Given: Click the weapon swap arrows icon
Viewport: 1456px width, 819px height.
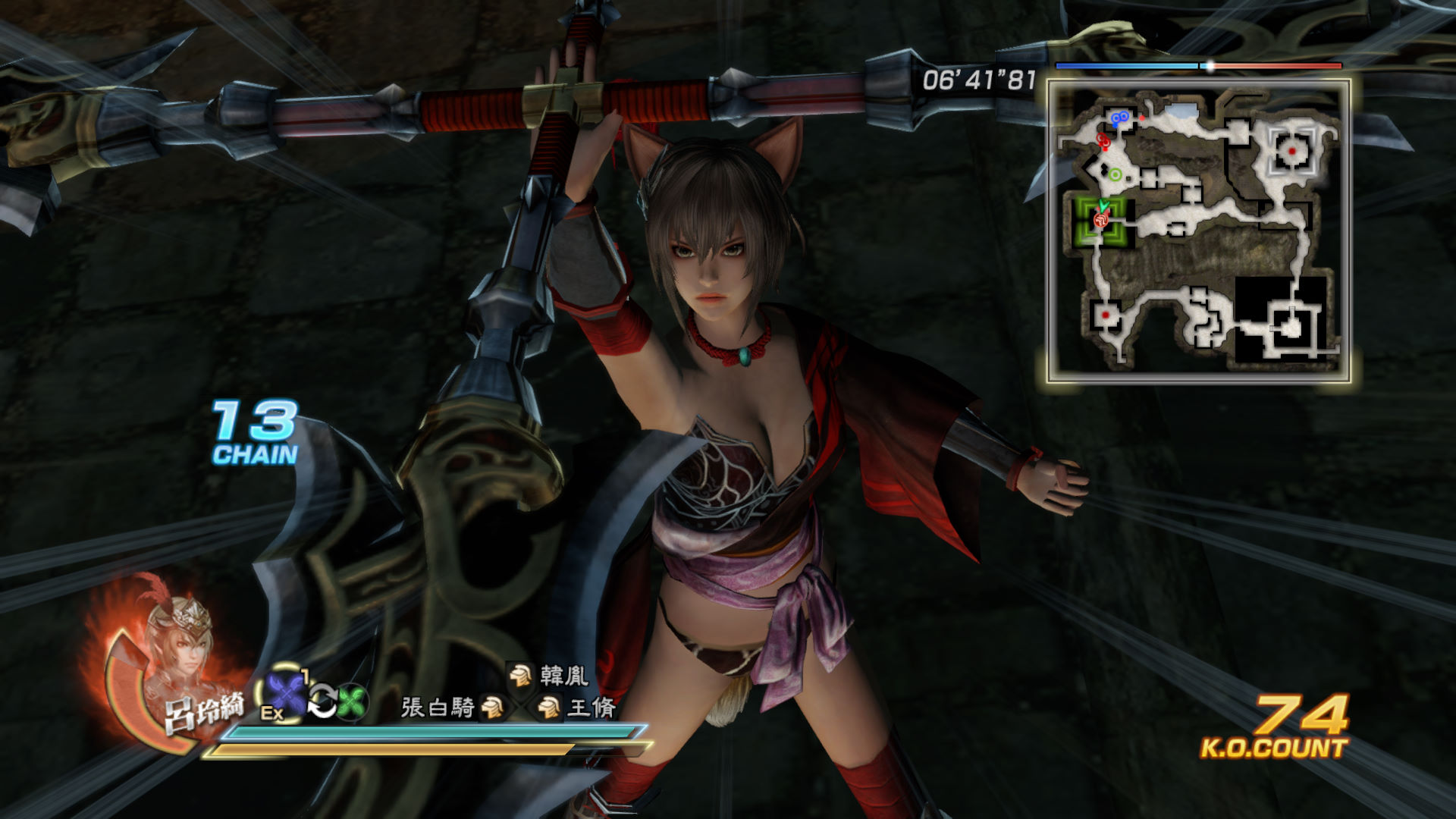Looking at the screenshot, I should click(322, 701).
